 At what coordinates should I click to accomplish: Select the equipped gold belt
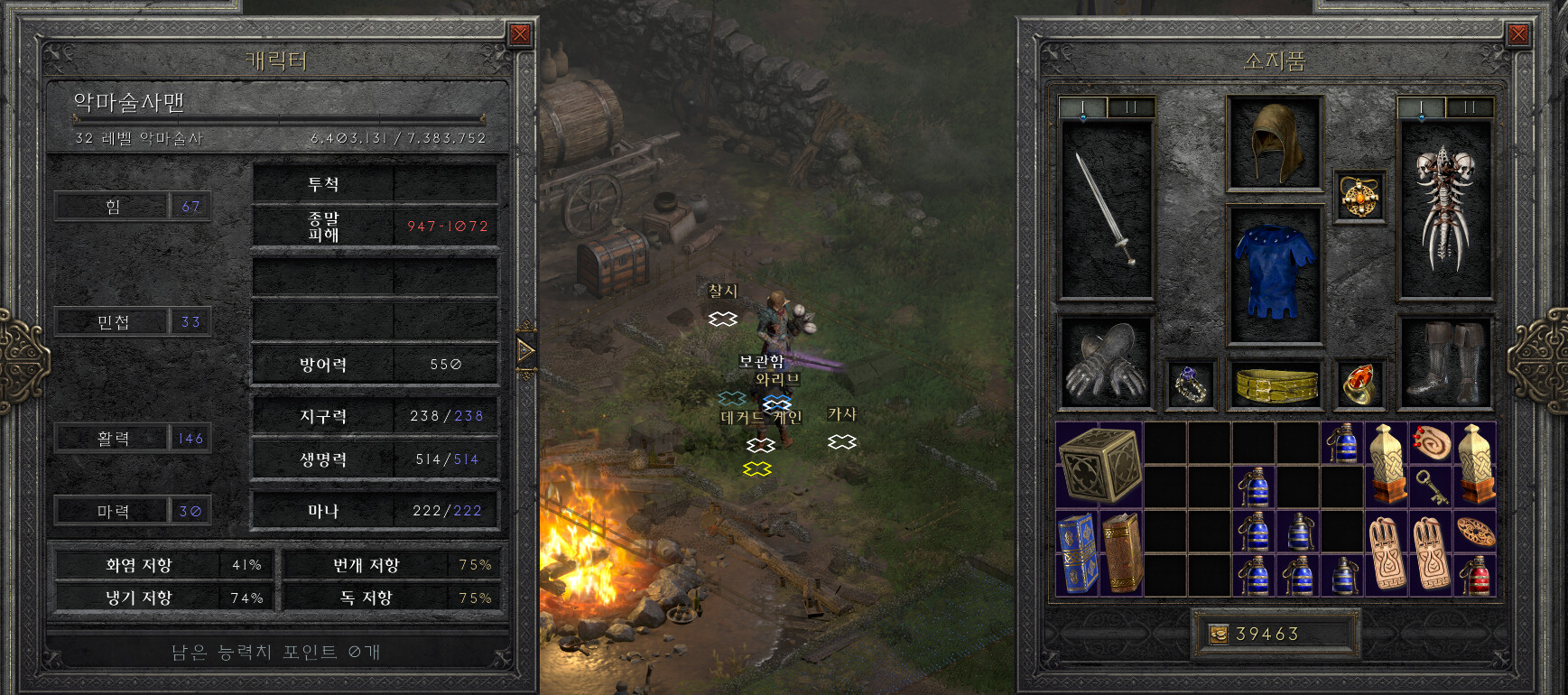click(x=1274, y=385)
